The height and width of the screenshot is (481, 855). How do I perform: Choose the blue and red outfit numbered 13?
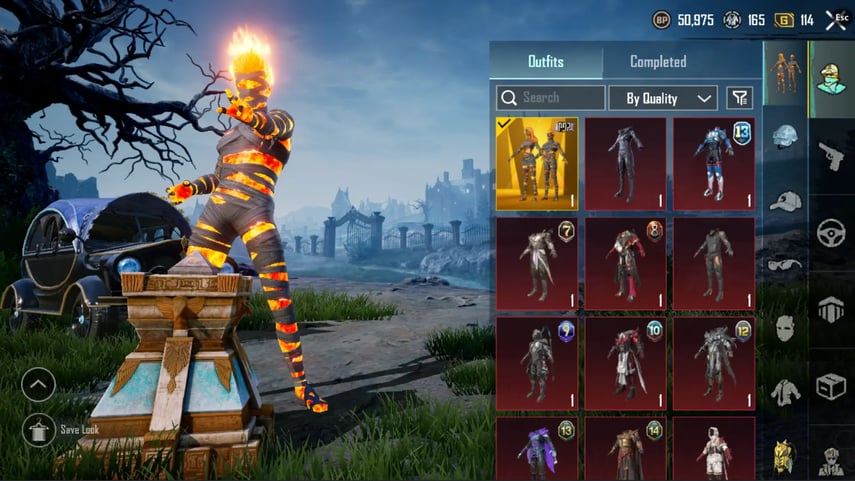pyautogui.click(x=713, y=164)
